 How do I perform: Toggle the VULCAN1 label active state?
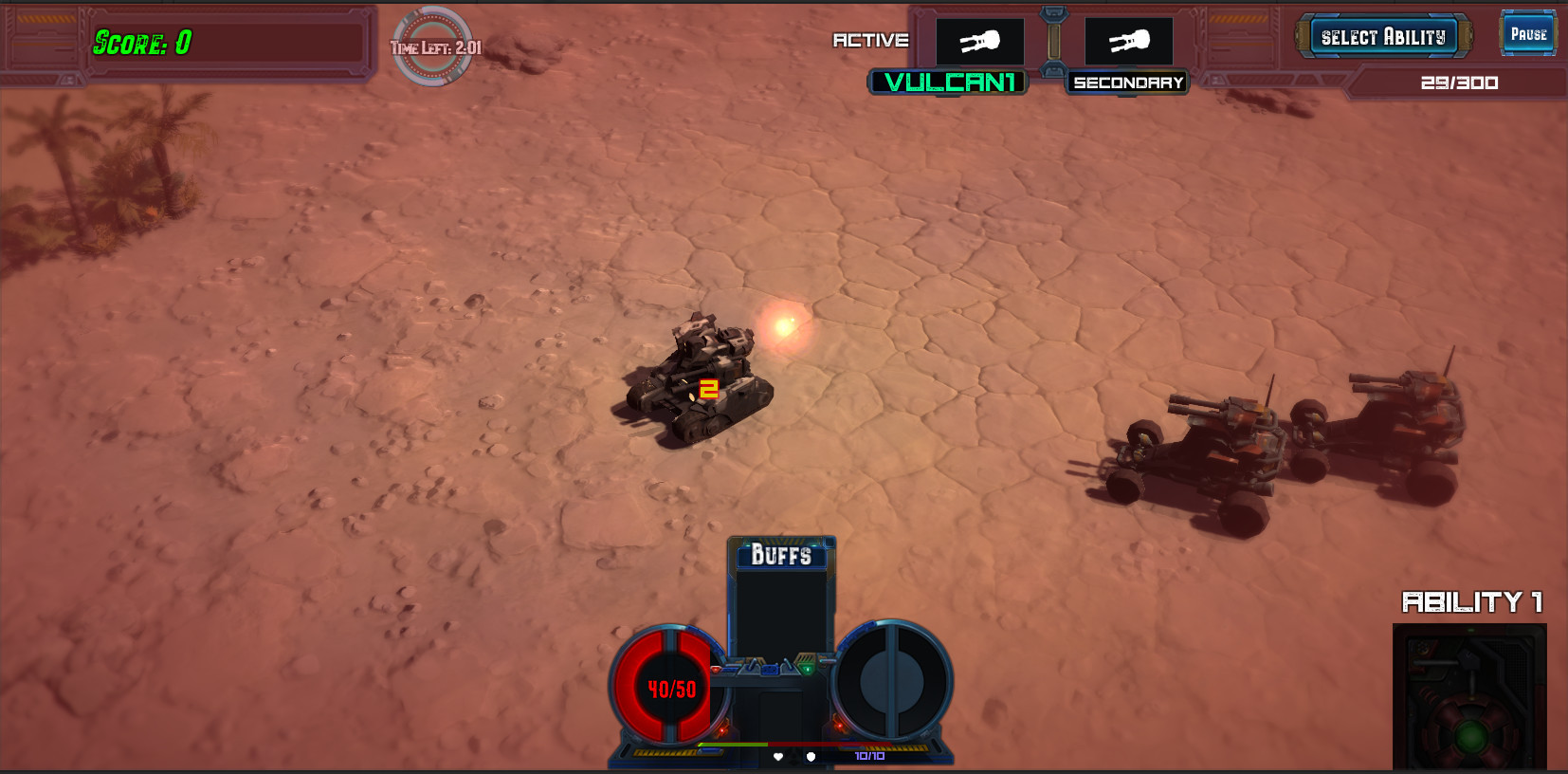948,83
